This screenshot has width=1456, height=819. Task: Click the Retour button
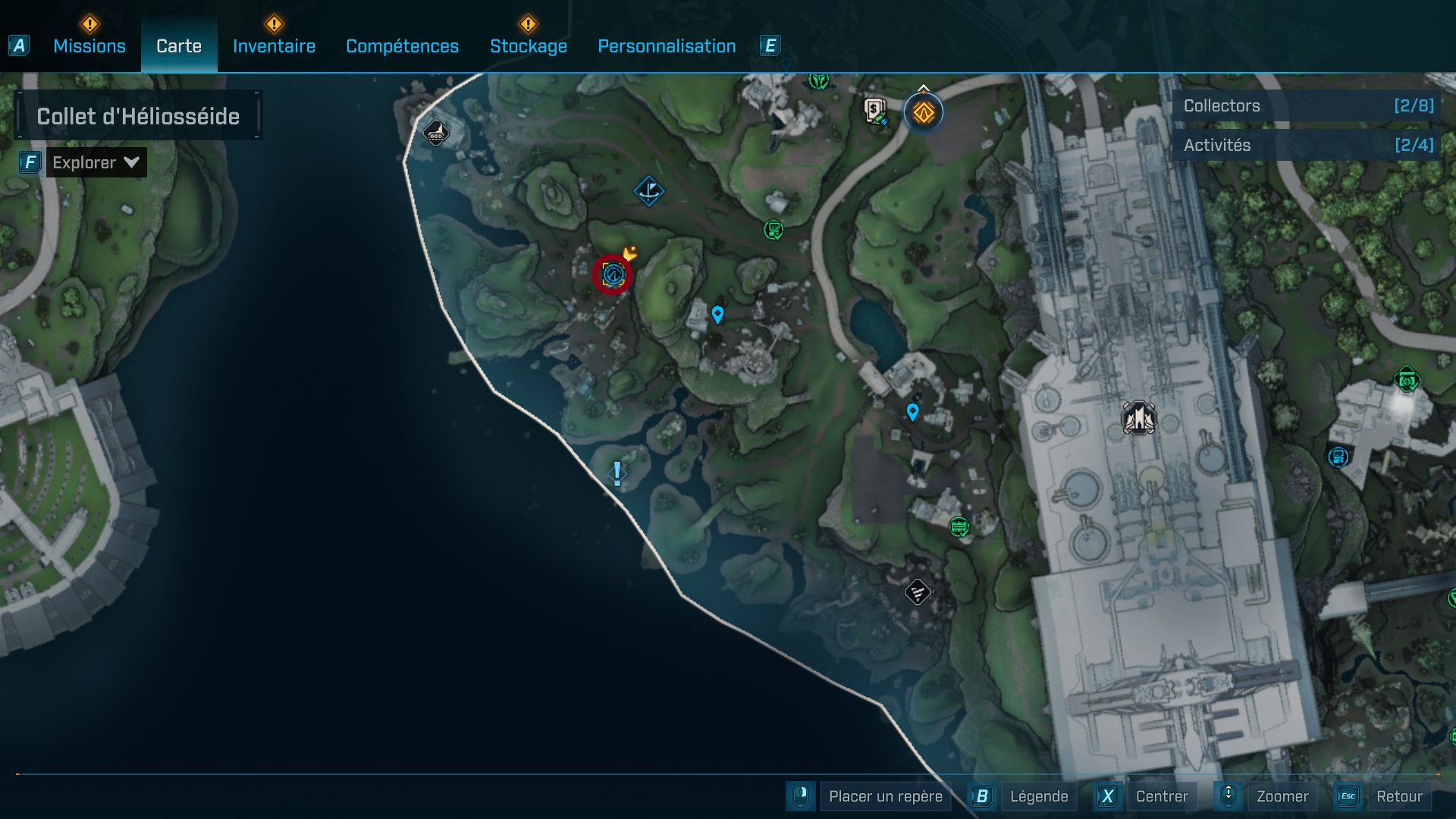click(x=1398, y=796)
